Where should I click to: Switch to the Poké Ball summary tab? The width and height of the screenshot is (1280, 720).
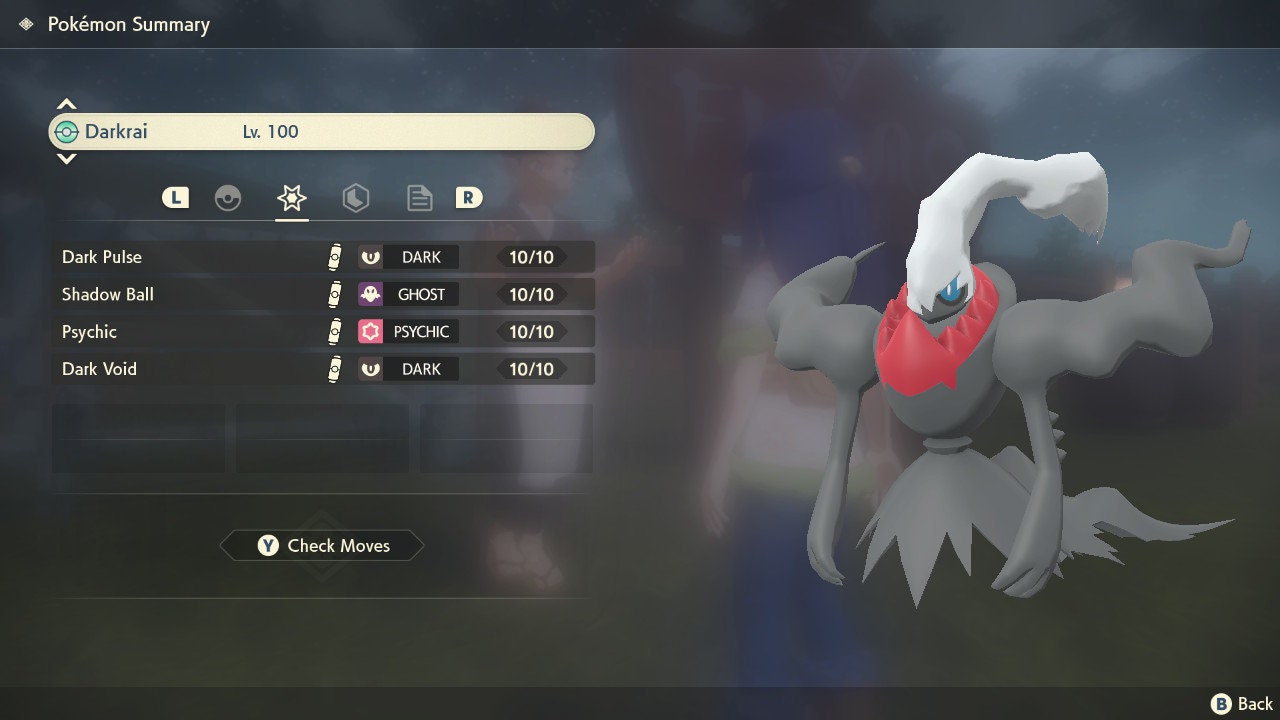[228, 198]
